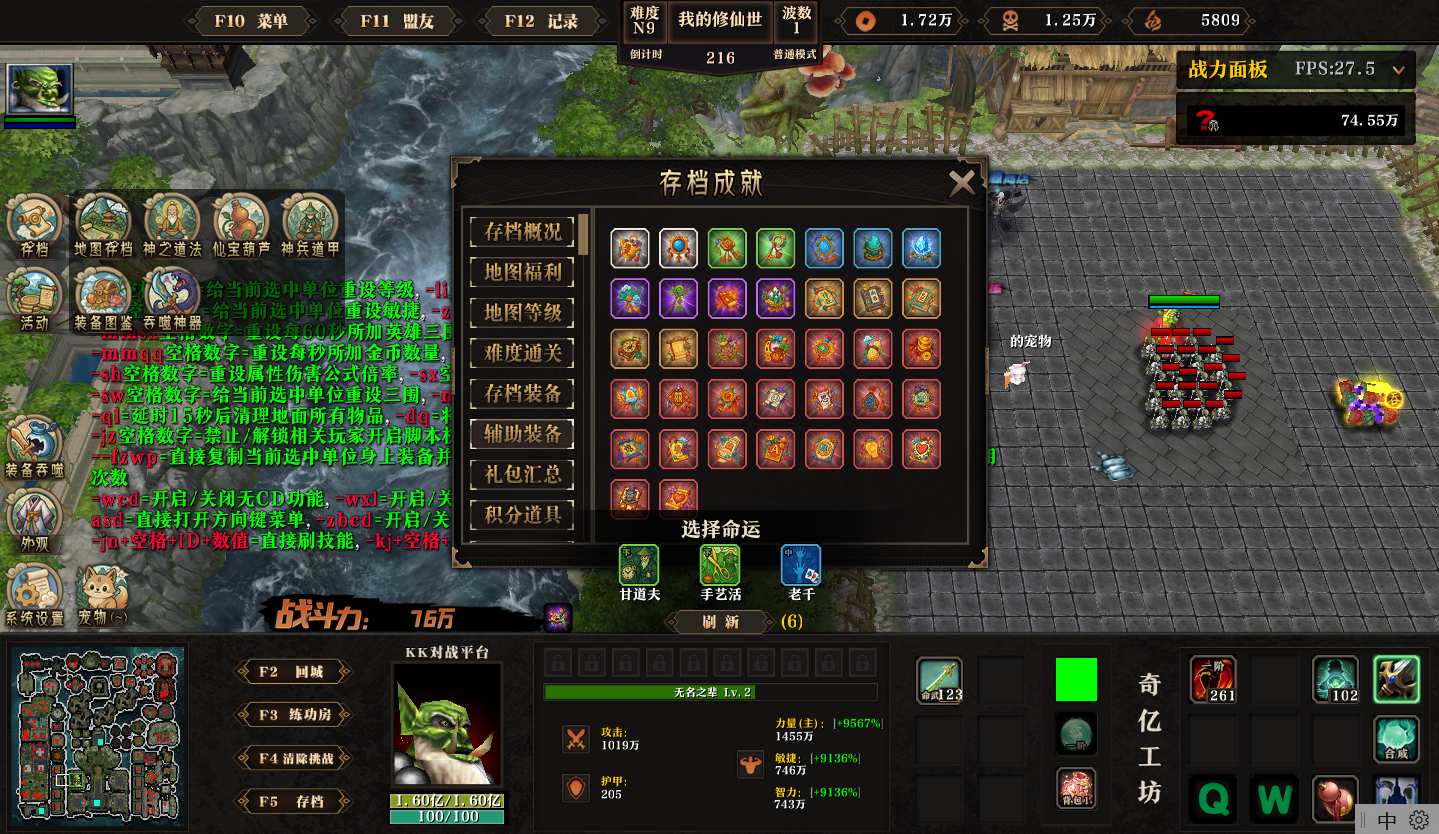This screenshot has height=834, width=1439.
Task: Open the 礼包汇总 tab
Action: point(522,475)
